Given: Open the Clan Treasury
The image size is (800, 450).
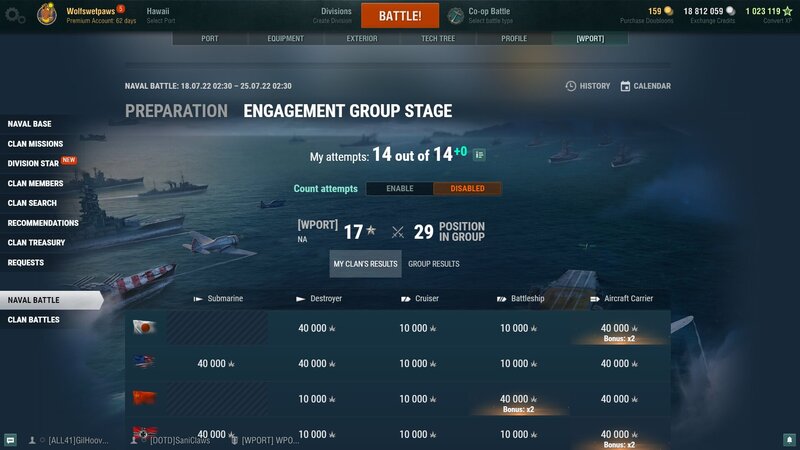Looking at the screenshot, I should pos(37,242).
